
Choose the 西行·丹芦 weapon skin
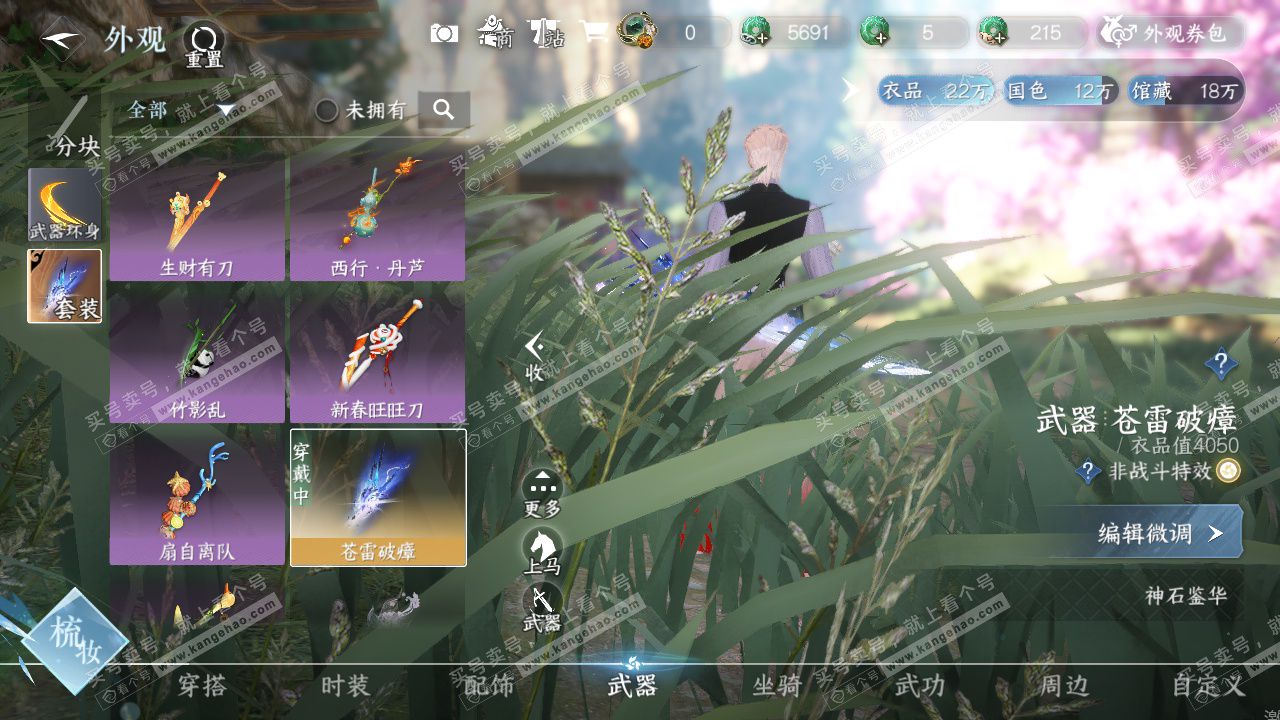point(377,220)
